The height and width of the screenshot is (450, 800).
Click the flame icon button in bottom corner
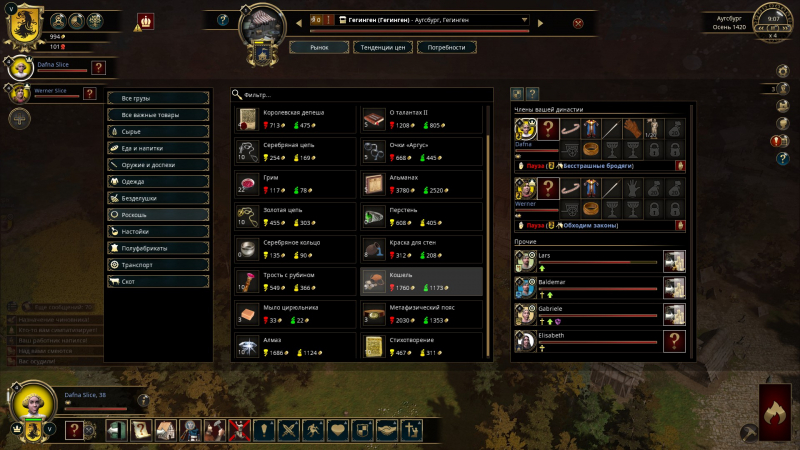(775, 412)
